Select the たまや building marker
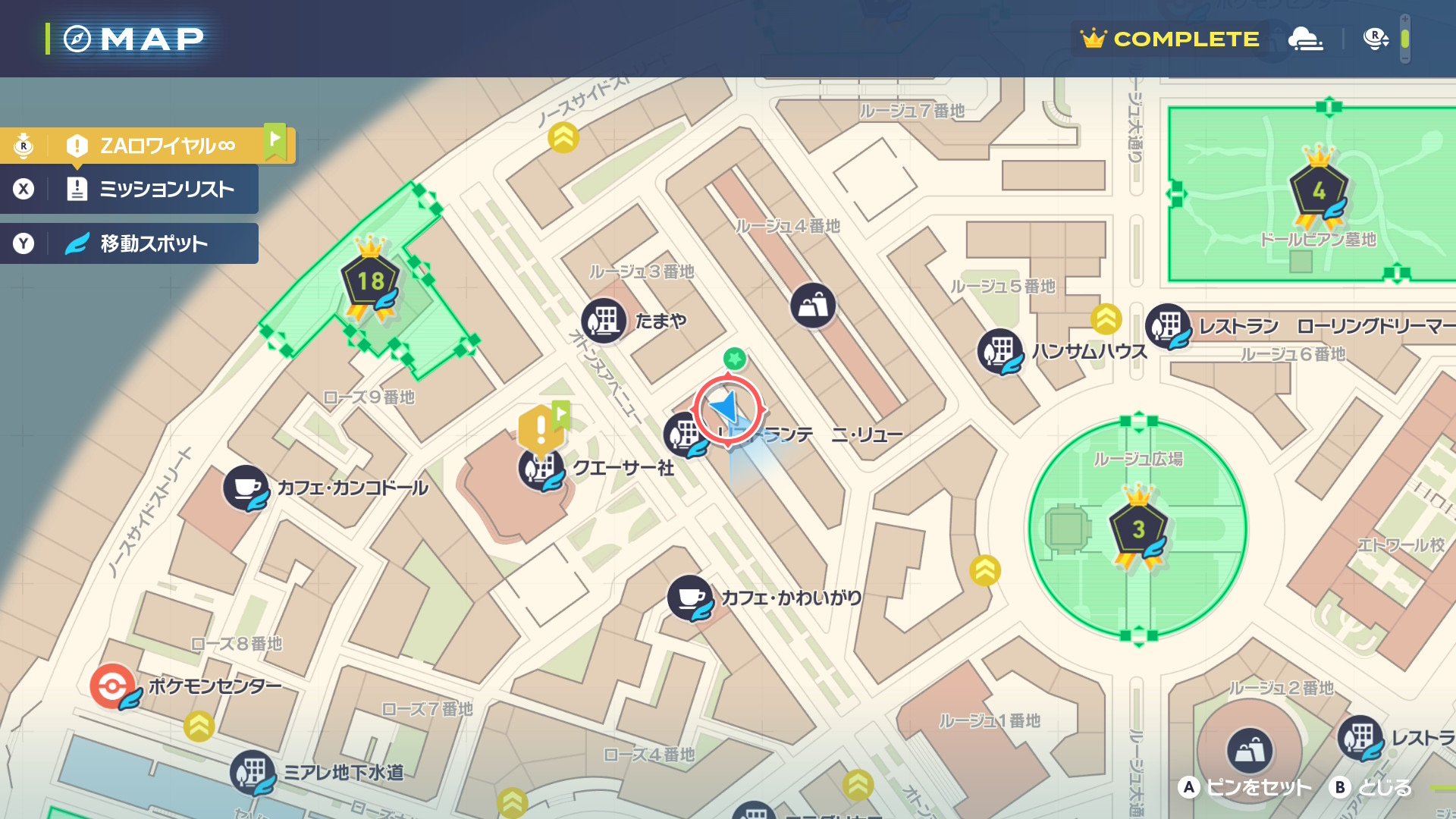 coord(604,321)
